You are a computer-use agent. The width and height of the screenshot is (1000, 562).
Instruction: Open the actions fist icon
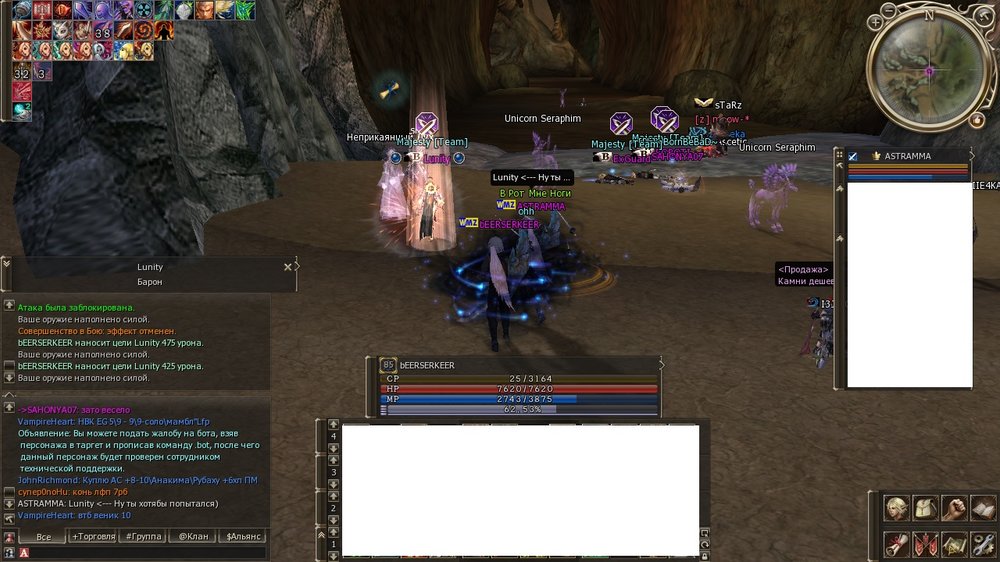tap(955, 508)
